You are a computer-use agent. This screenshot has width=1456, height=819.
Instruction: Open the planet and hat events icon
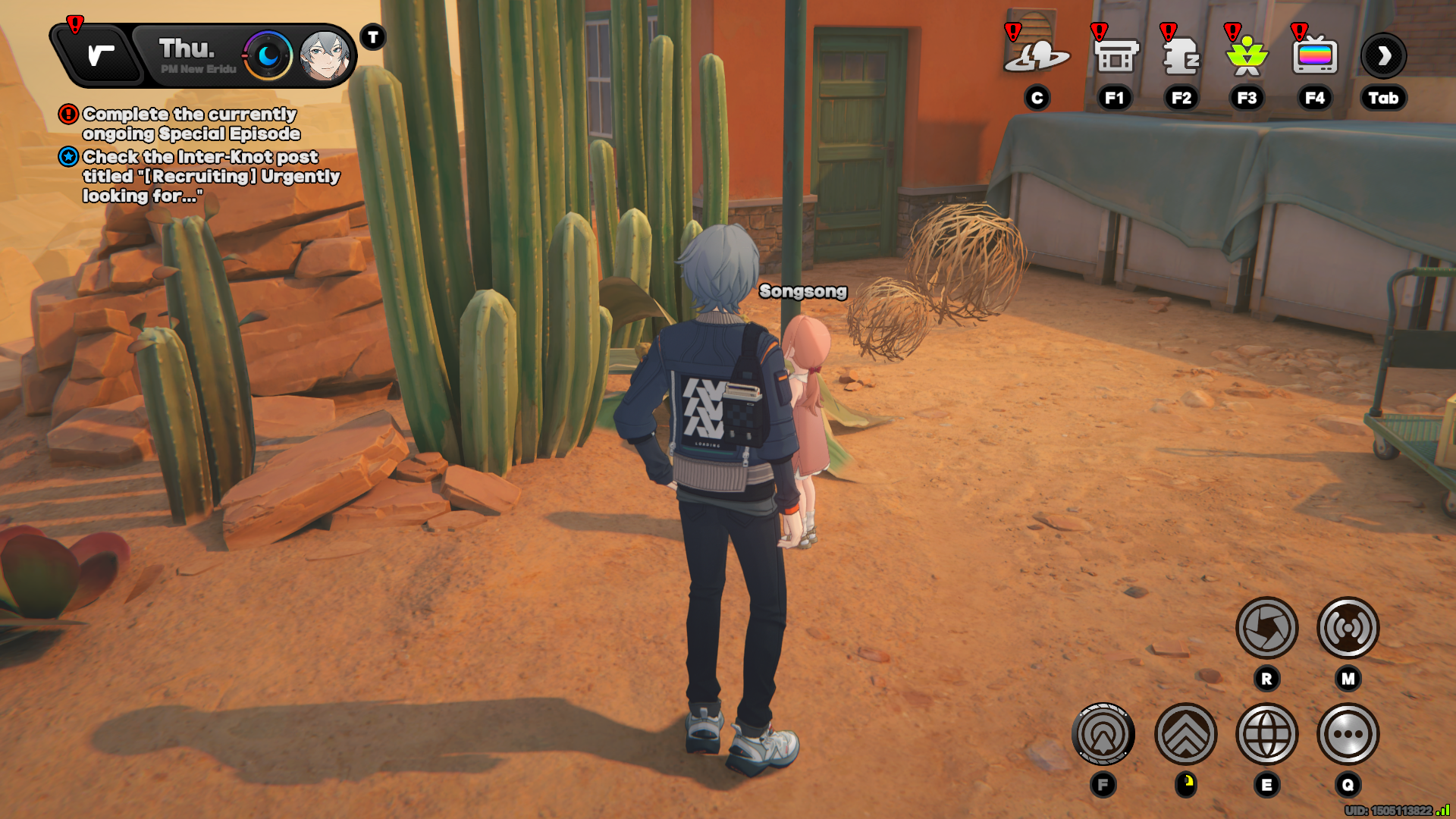pos(1036,55)
